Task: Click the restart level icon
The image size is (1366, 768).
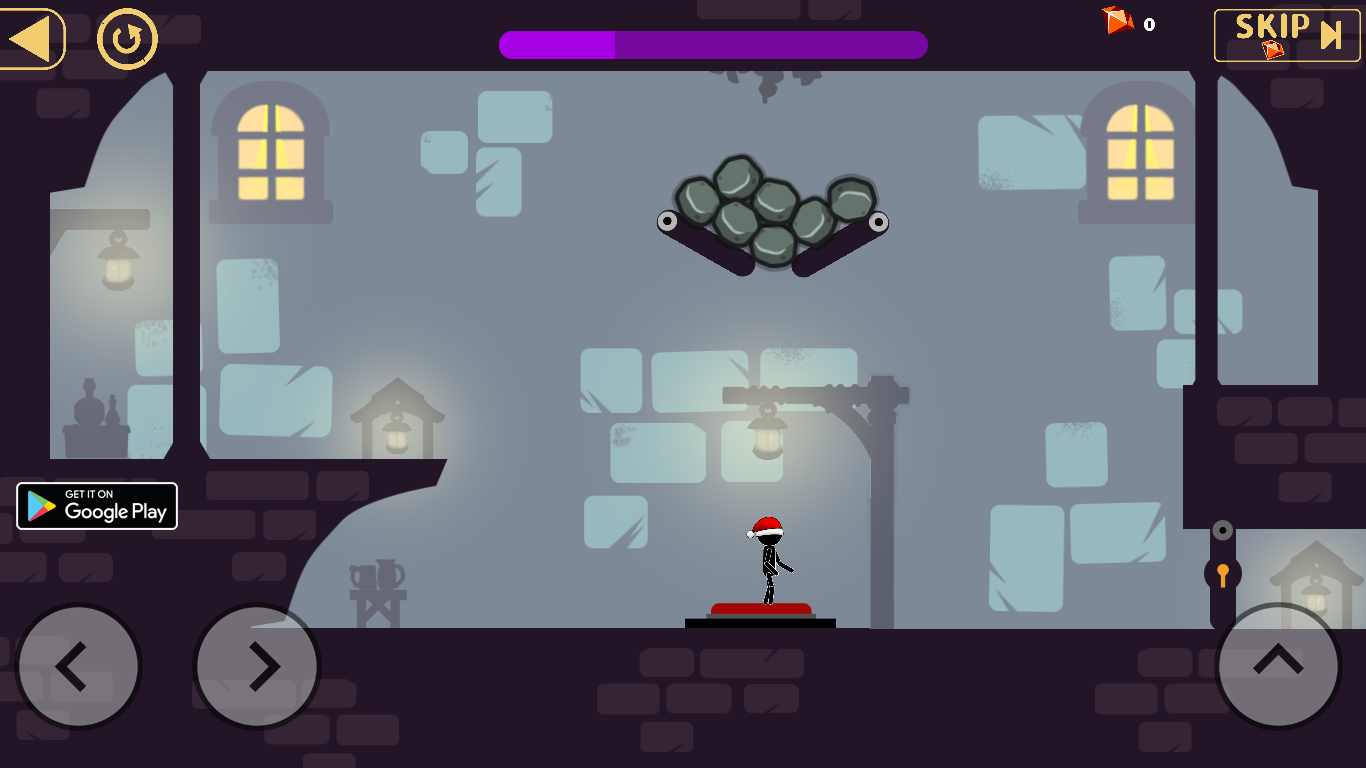Action: [124, 39]
